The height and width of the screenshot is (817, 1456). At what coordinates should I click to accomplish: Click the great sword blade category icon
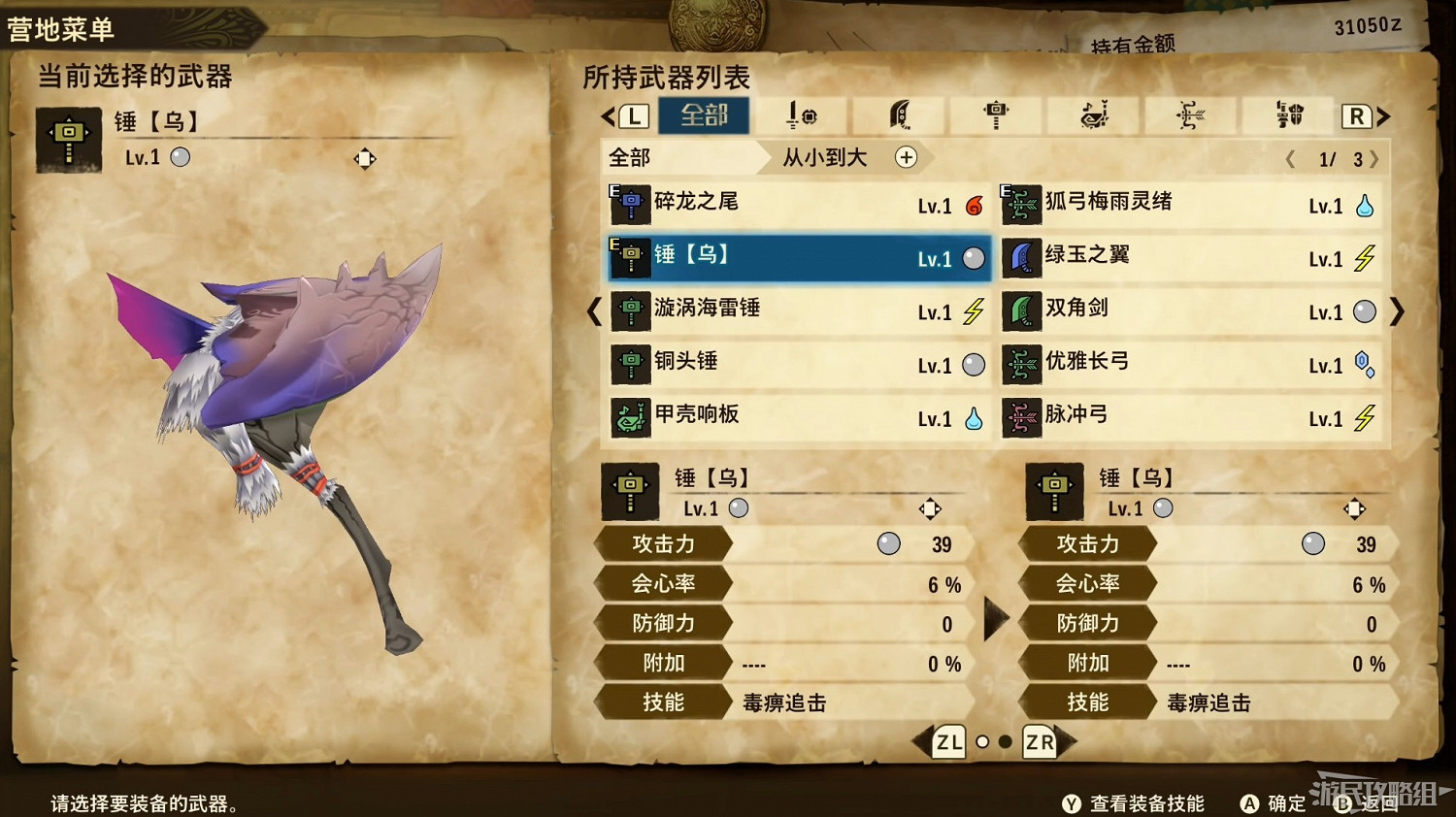(x=898, y=115)
